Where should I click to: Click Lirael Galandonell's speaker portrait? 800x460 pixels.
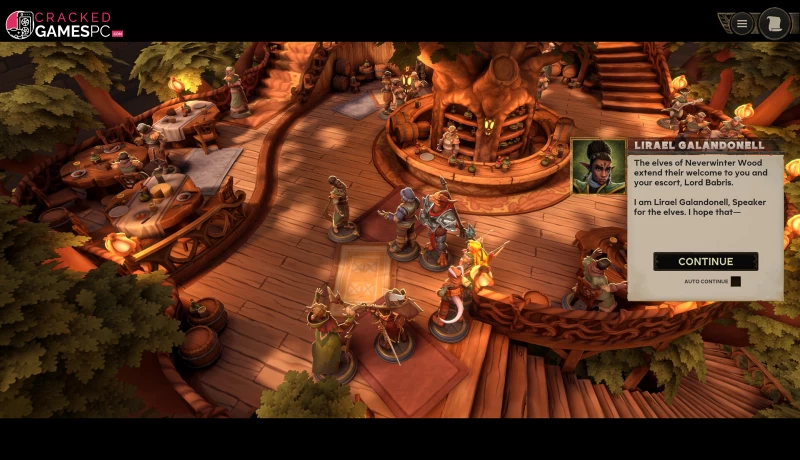point(598,165)
